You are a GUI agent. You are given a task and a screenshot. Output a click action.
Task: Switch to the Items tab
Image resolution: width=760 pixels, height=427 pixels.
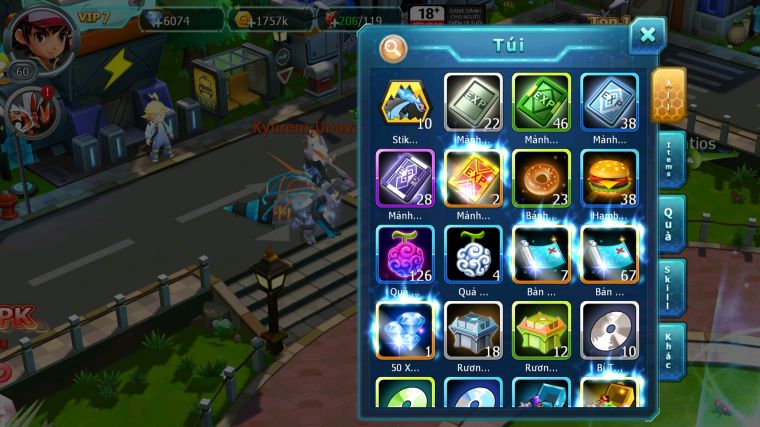click(x=670, y=158)
